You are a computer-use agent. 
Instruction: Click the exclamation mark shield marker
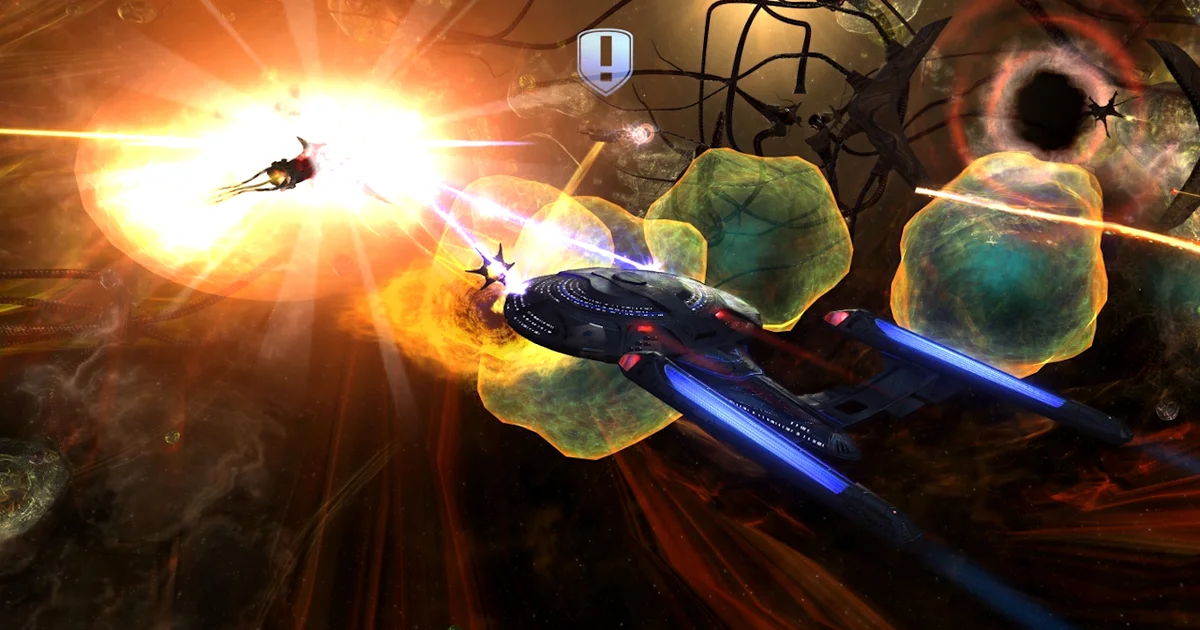605,61
